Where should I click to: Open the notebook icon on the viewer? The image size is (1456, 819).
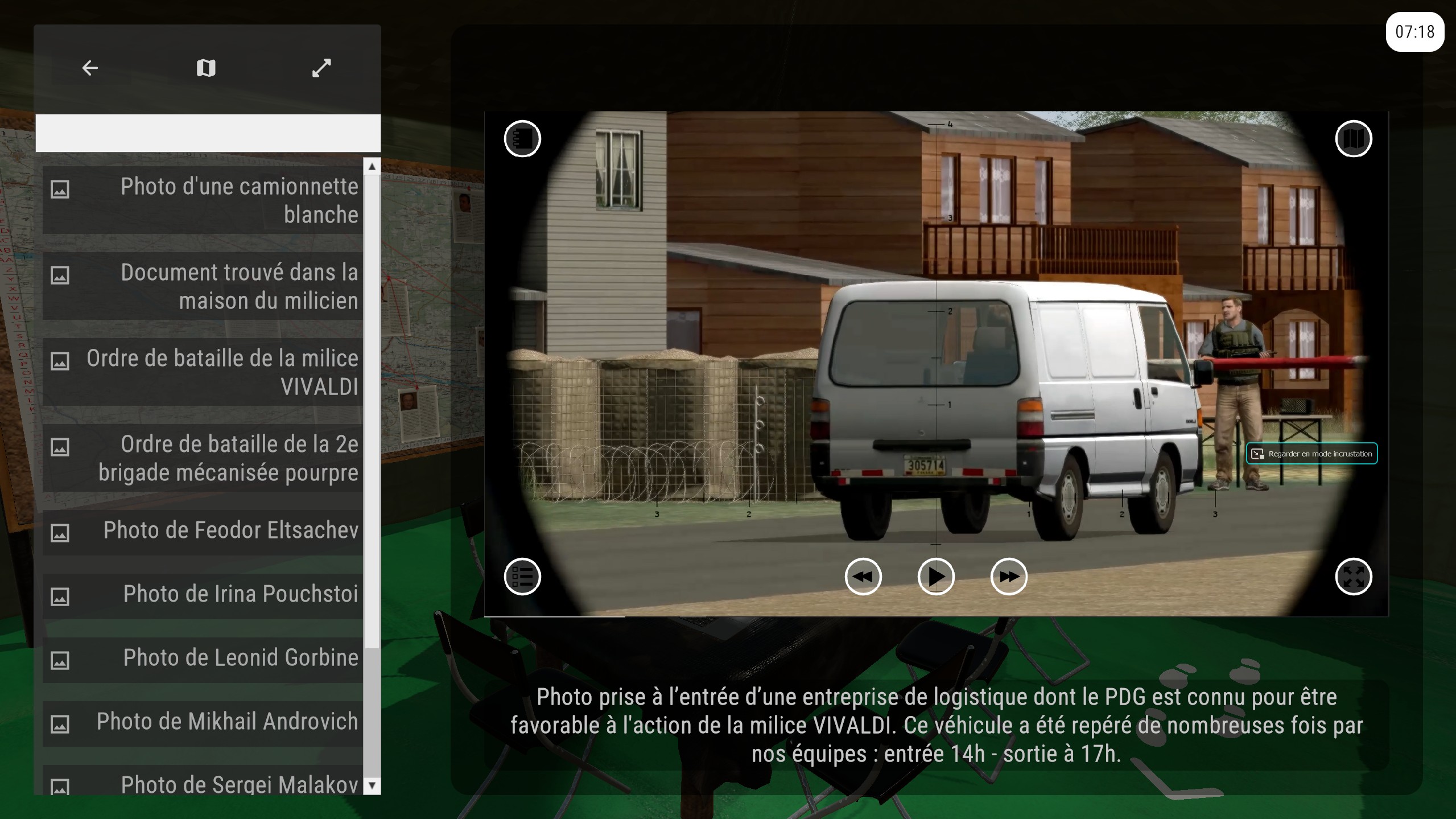pyautogui.click(x=522, y=139)
